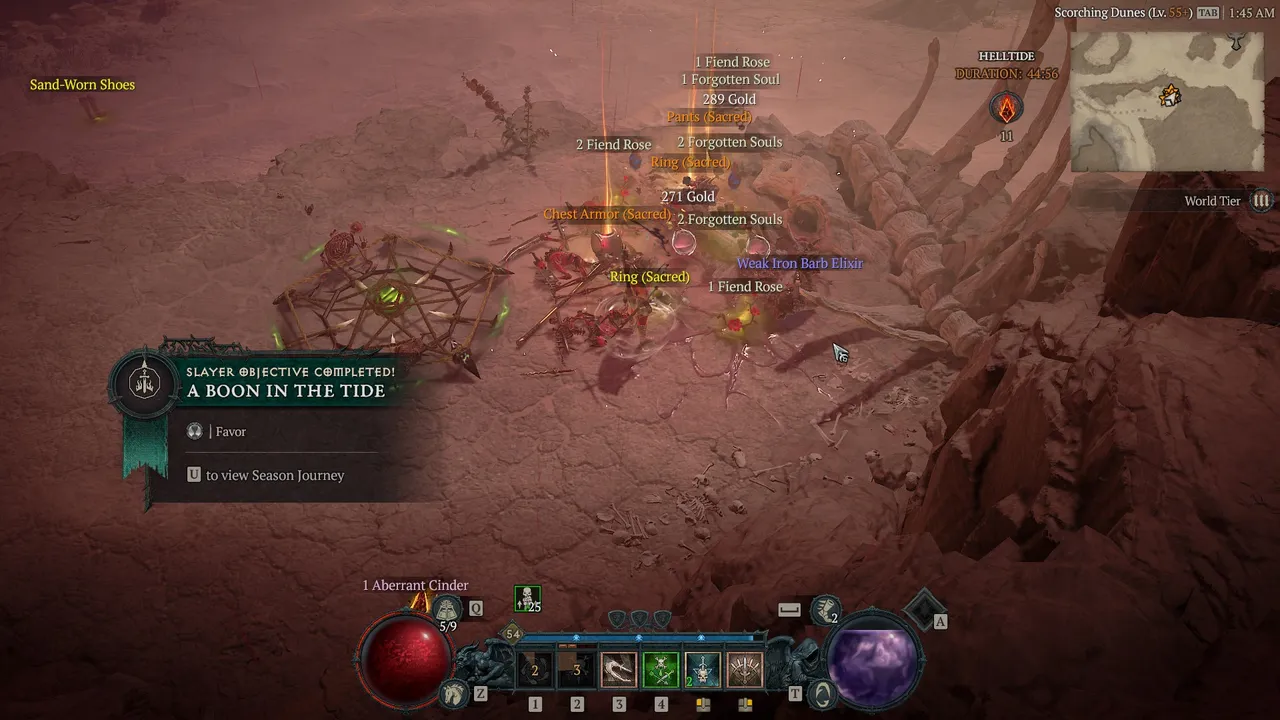Open the town portal swirl icon

point(820,692)
